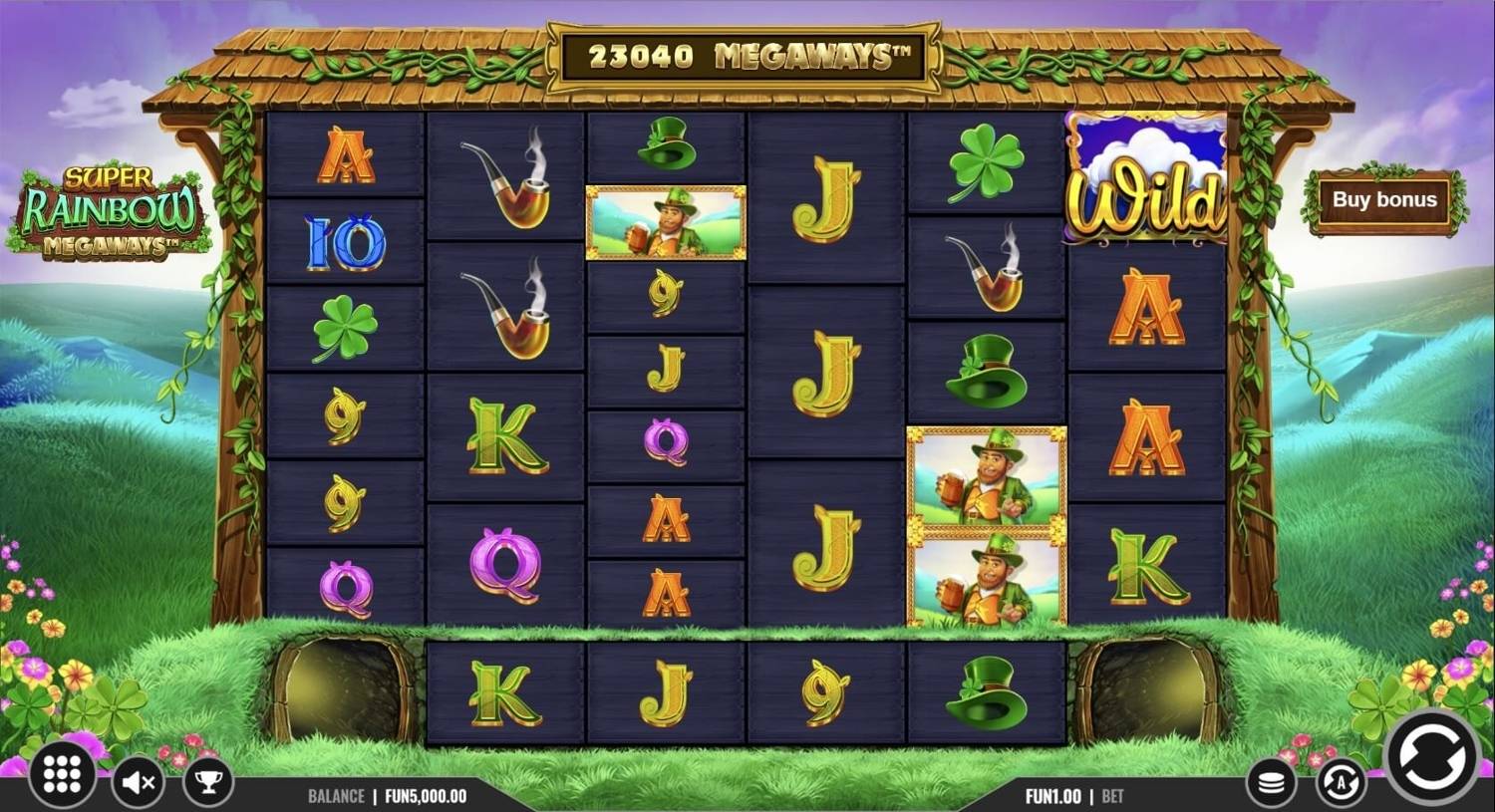
Task: Click the FUN5,000.00 balance display
Action: (423, 796)
